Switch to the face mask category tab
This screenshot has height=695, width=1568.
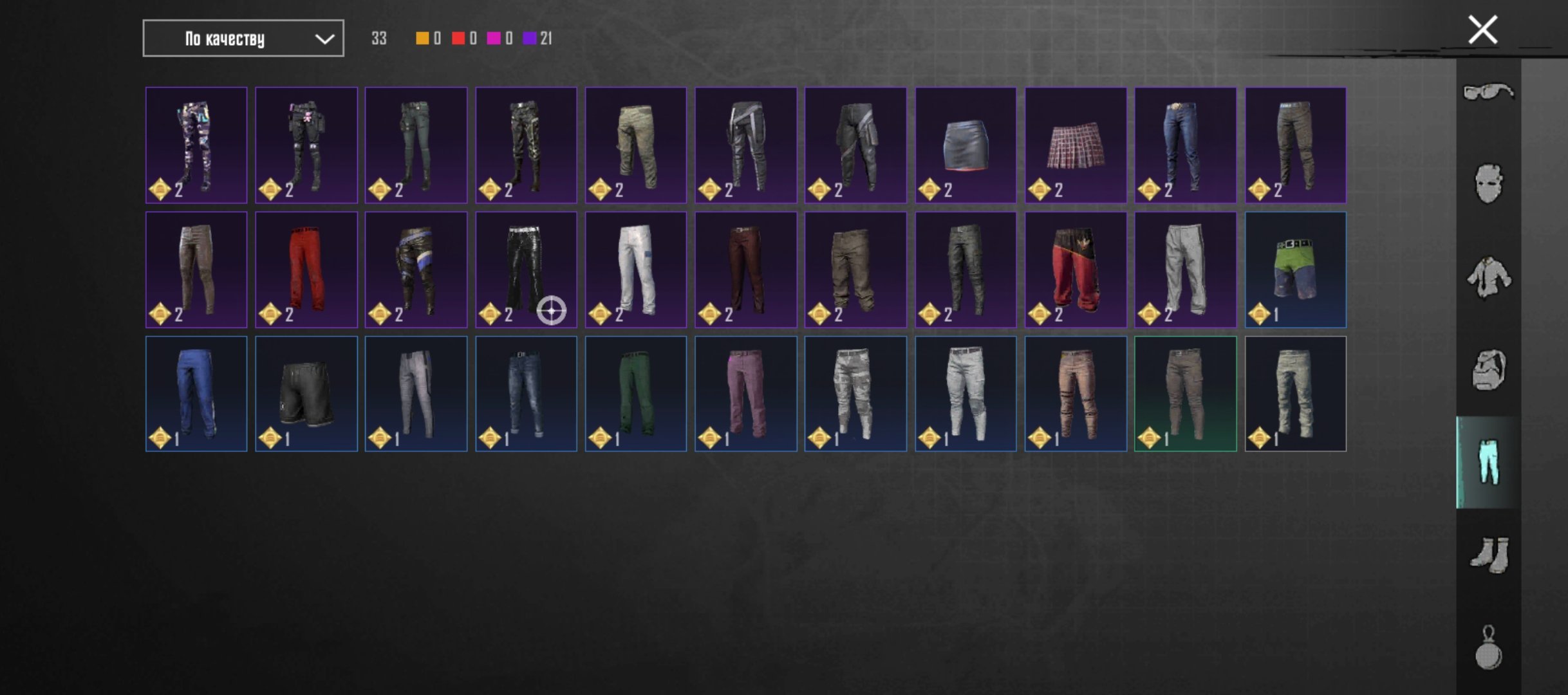coord(1488,183)
